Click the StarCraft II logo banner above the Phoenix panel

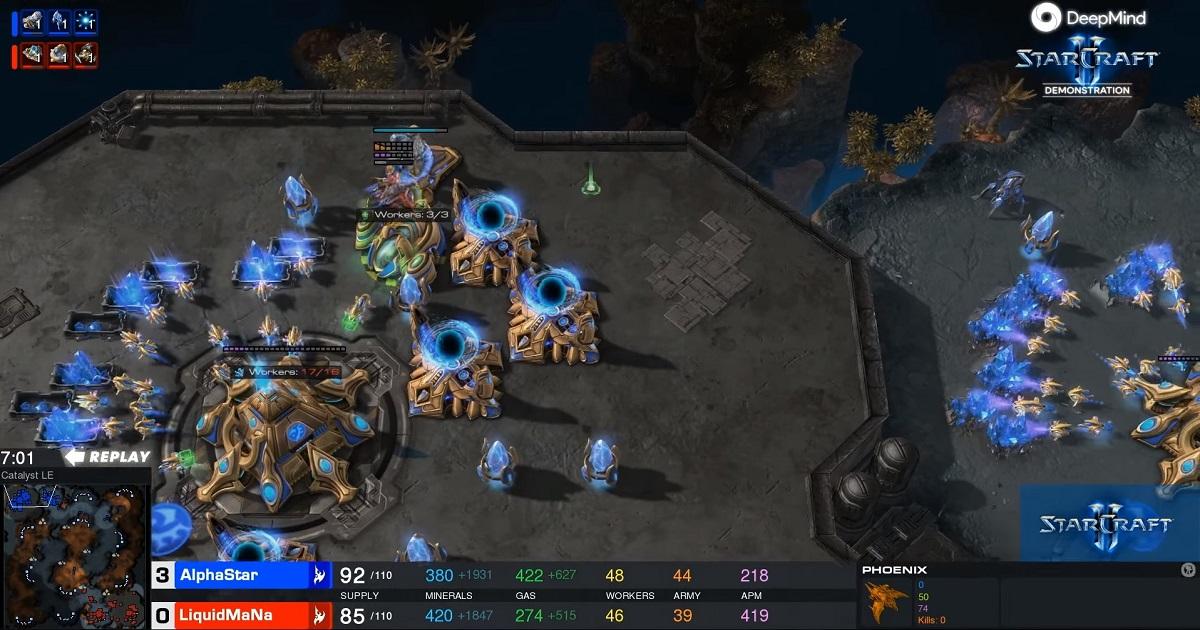(x=1108, y=523)
